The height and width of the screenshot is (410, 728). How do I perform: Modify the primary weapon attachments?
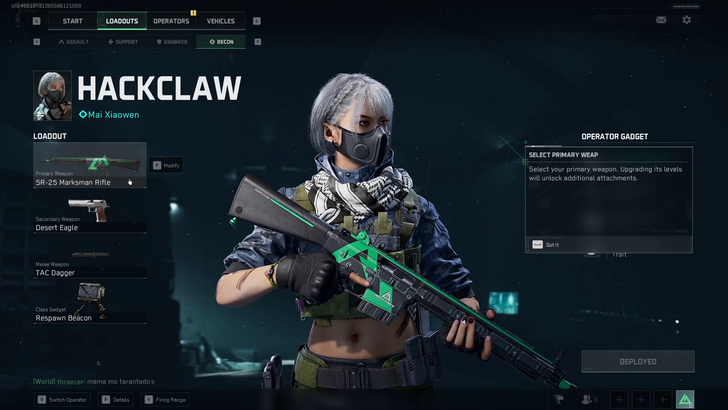tap(167, 165)
